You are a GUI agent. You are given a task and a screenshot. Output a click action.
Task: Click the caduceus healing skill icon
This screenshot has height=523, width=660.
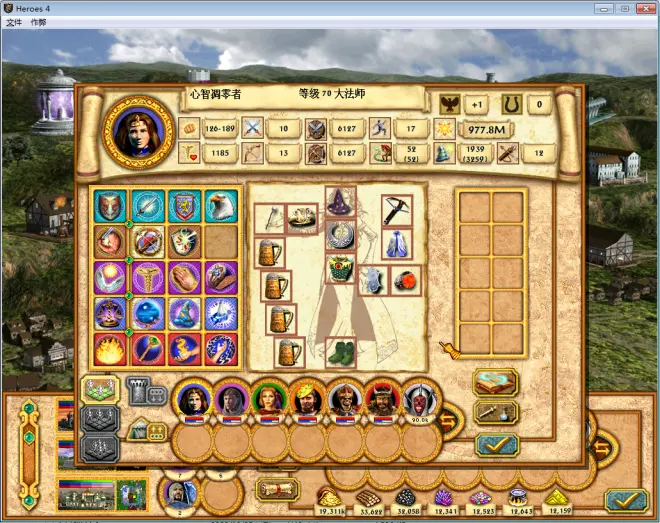pos(147,278)
